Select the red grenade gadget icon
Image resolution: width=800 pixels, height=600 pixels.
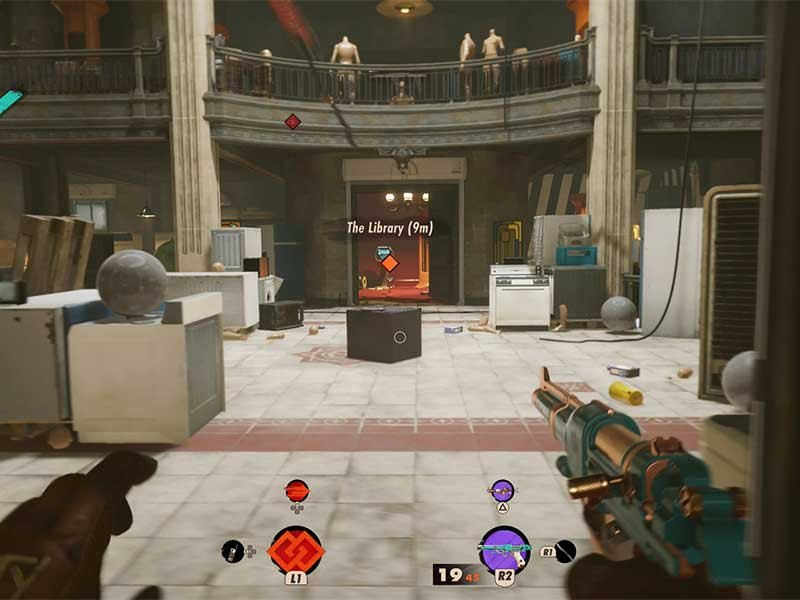[297, 490]
